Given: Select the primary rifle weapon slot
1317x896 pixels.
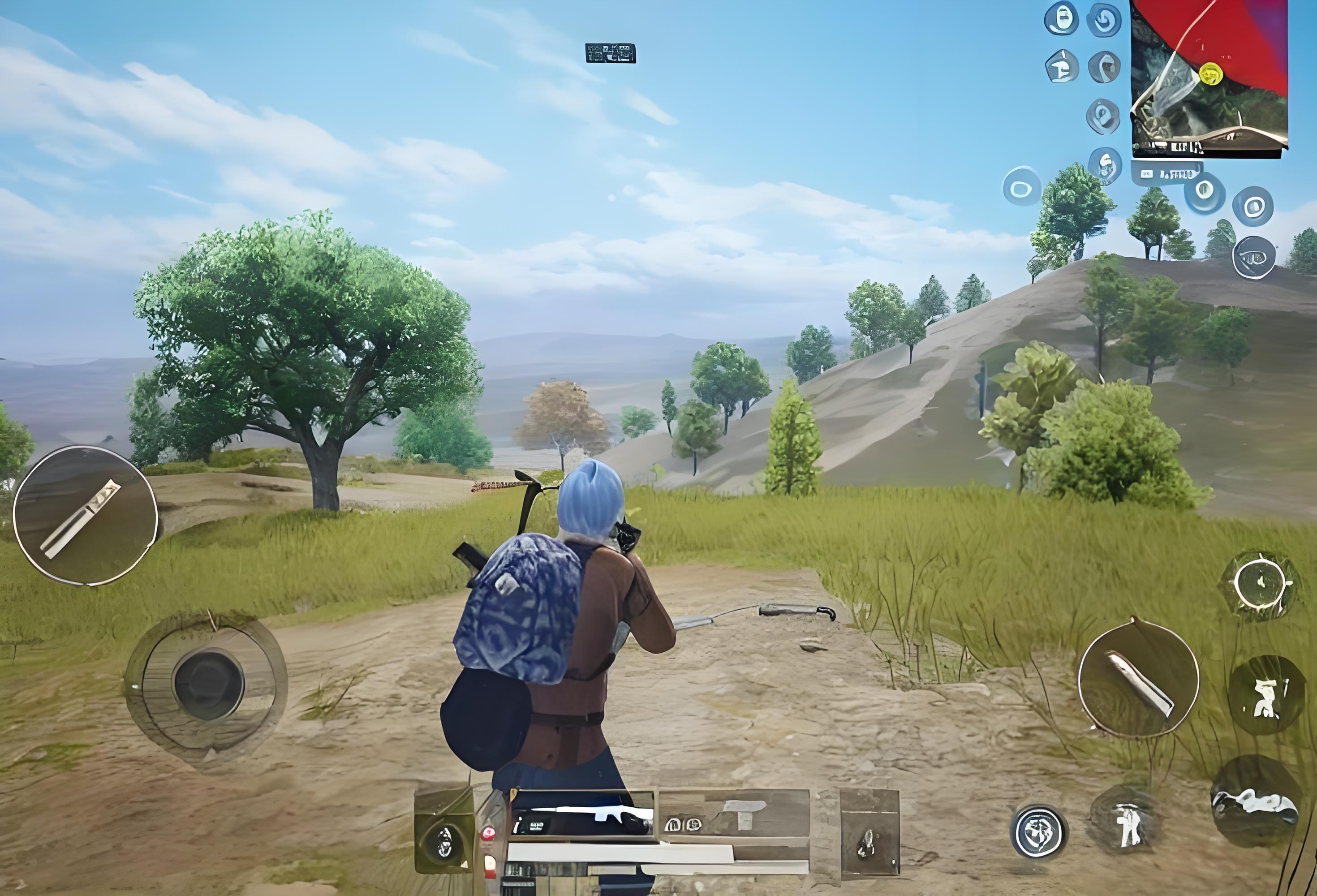Looking at the screenshot, I should pyautogui.click(x=581, y=816).
